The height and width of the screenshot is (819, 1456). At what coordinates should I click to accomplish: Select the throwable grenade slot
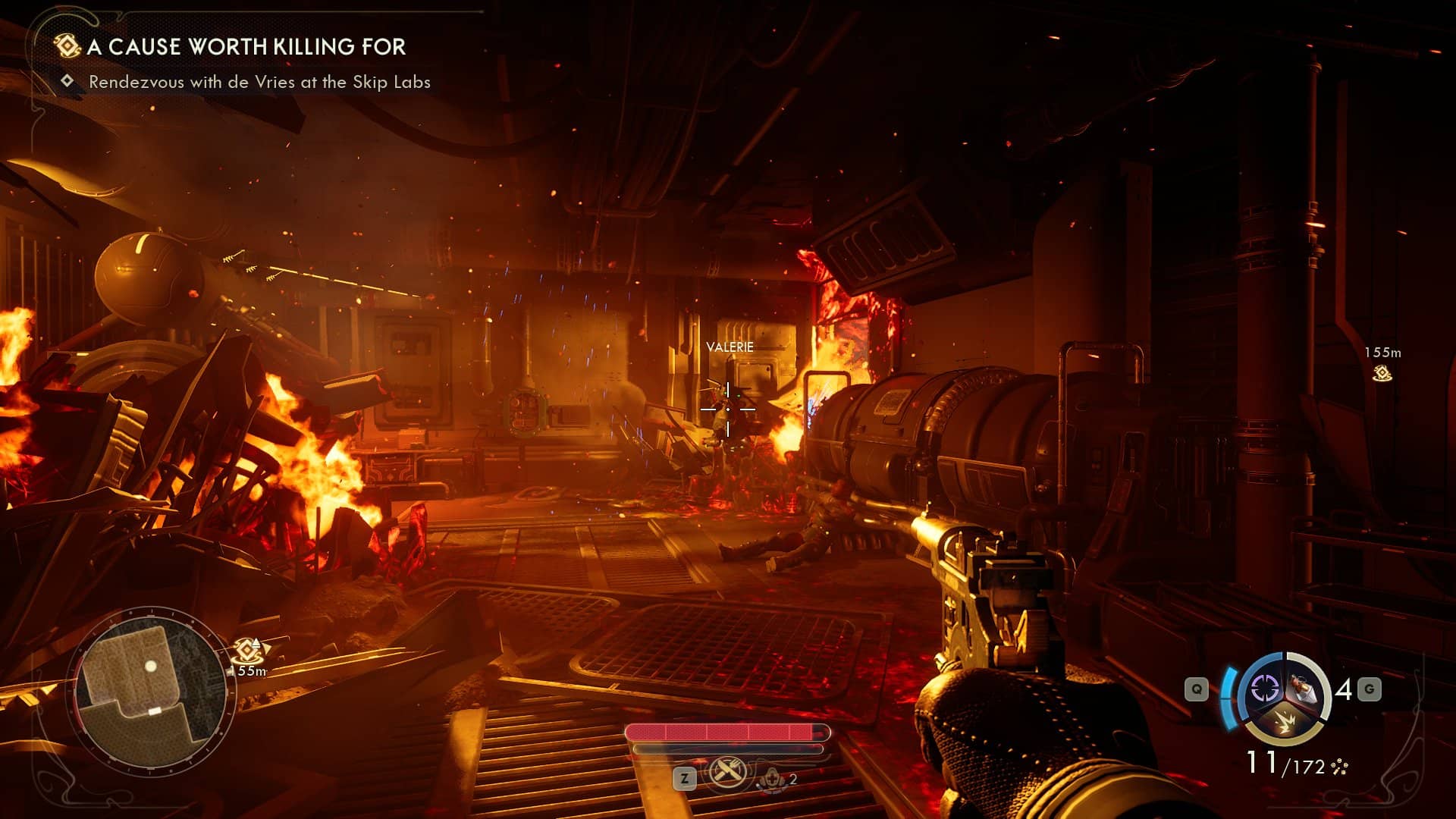point(1306,689)
